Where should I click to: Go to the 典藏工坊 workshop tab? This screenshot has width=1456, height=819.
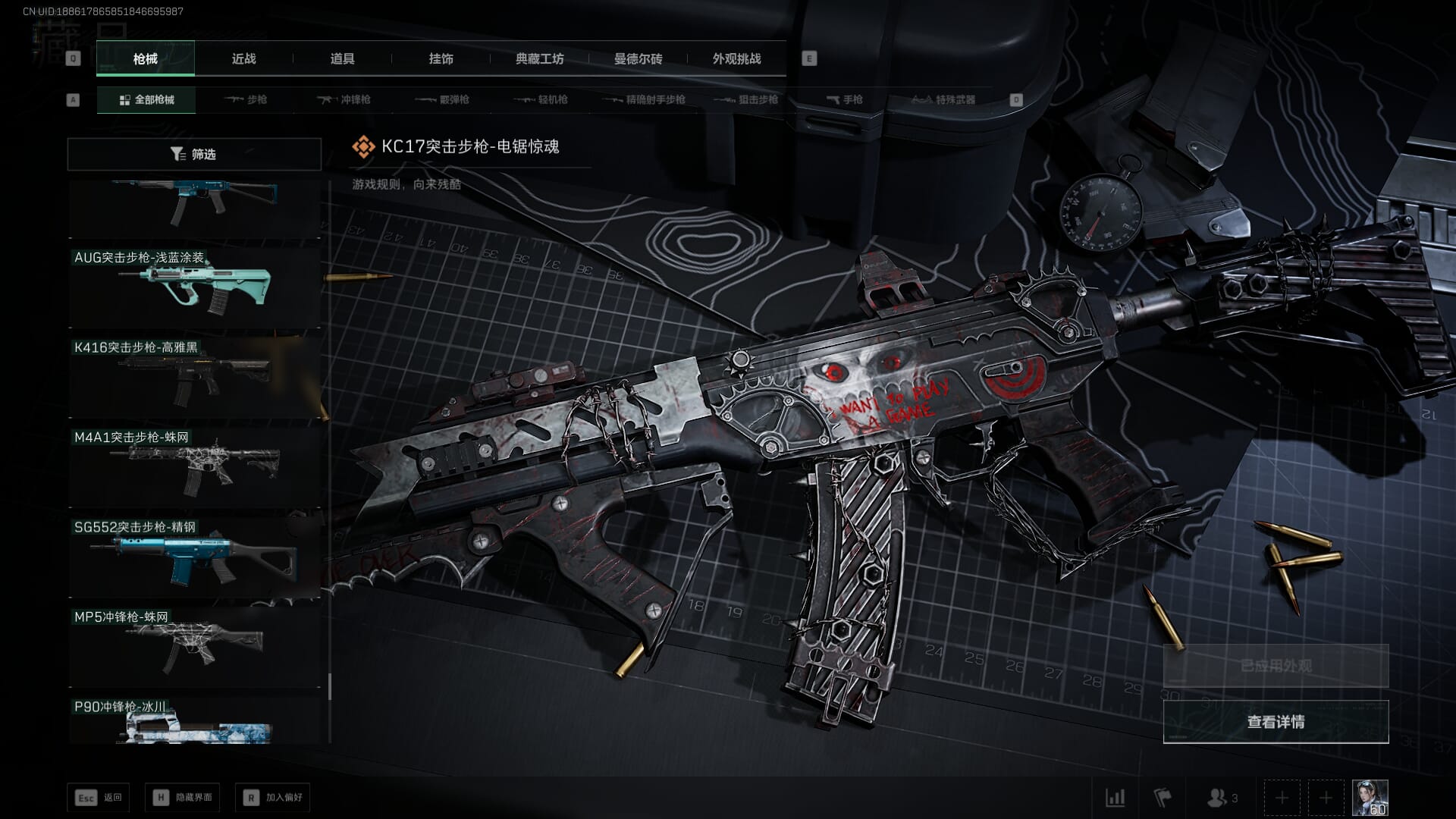pos(539,59)
